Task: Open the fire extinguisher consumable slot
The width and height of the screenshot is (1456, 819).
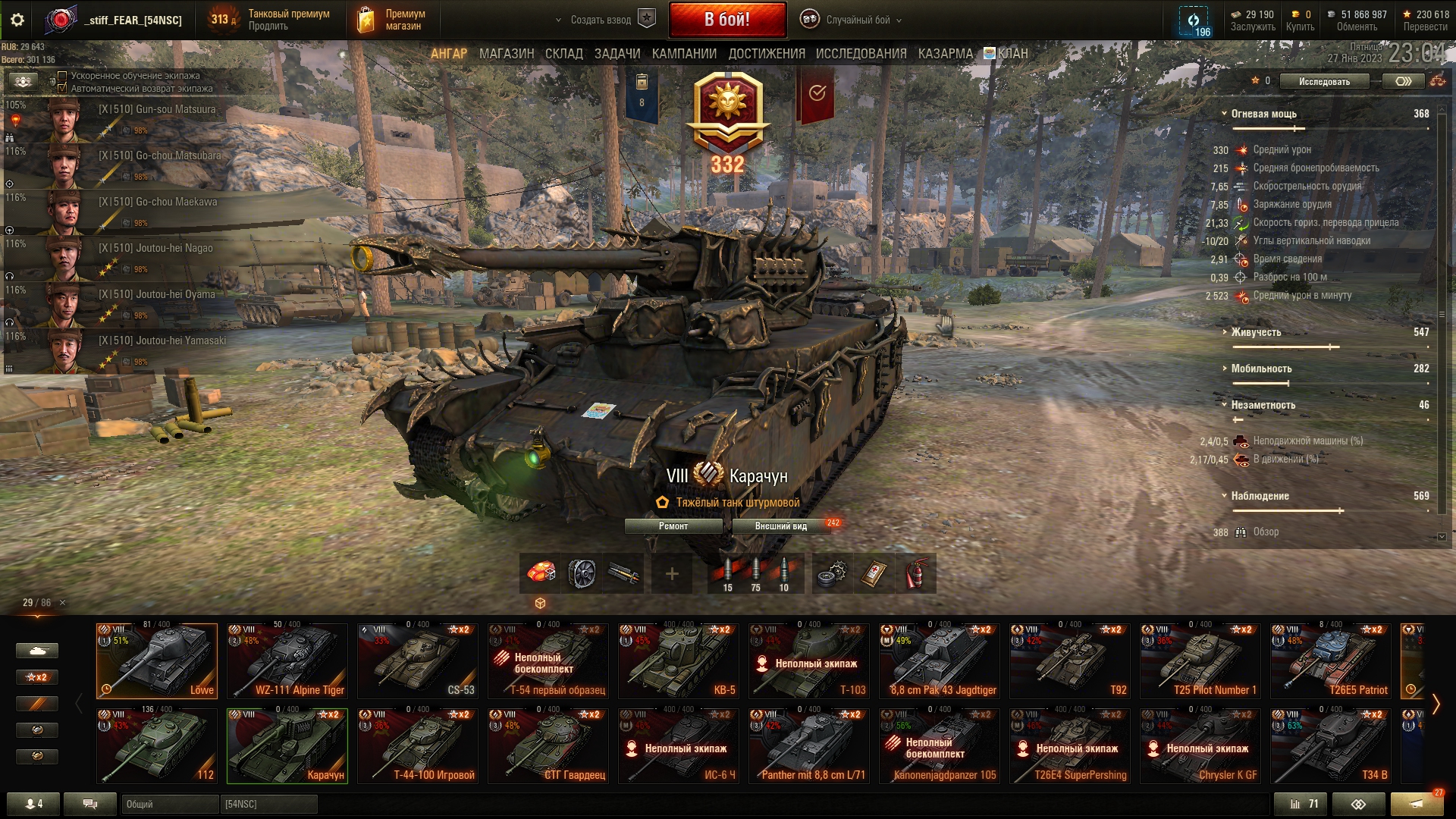Action: tap(916, 574)
